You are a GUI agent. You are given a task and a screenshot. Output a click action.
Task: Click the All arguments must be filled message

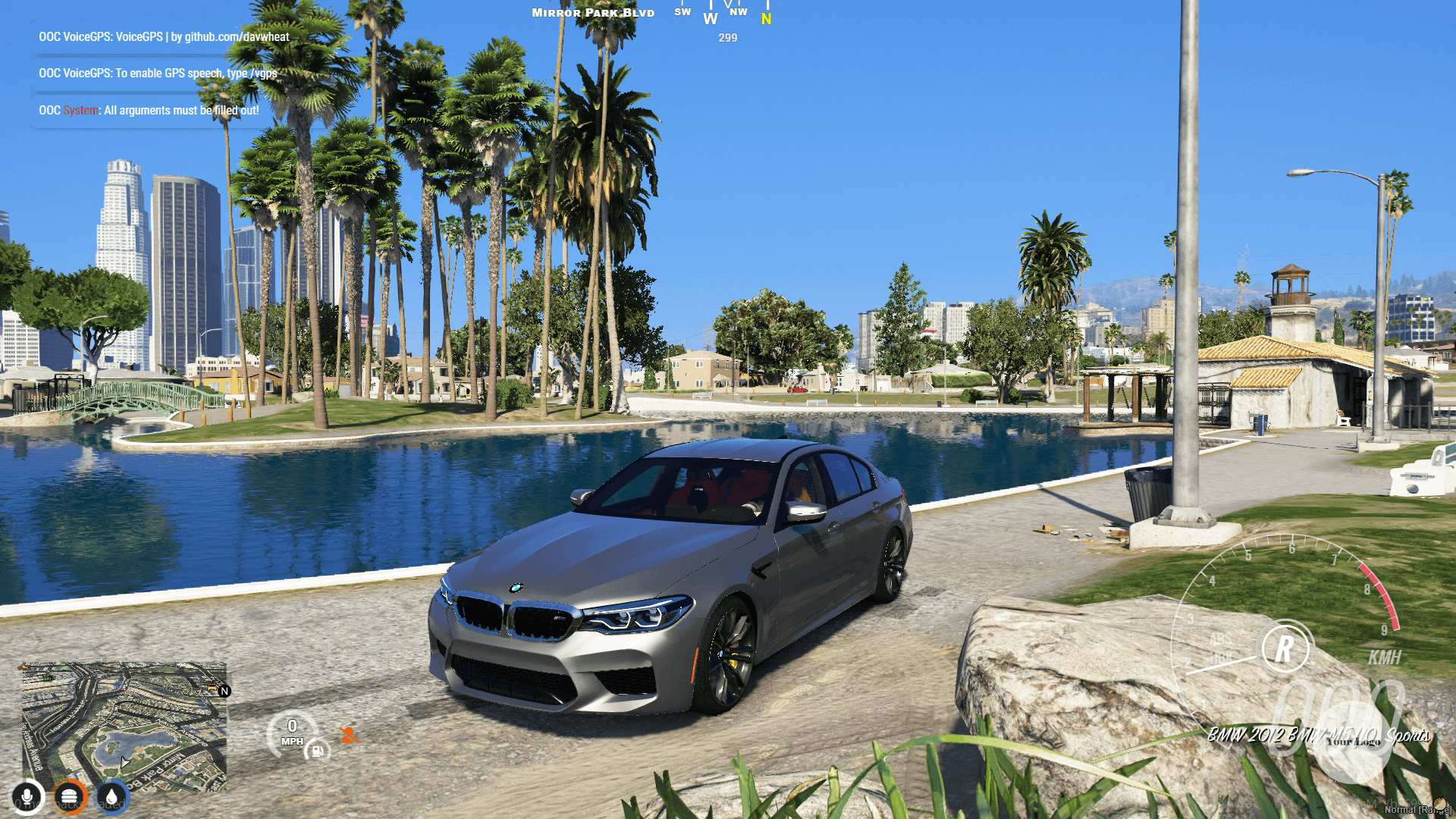pos(148,110)
